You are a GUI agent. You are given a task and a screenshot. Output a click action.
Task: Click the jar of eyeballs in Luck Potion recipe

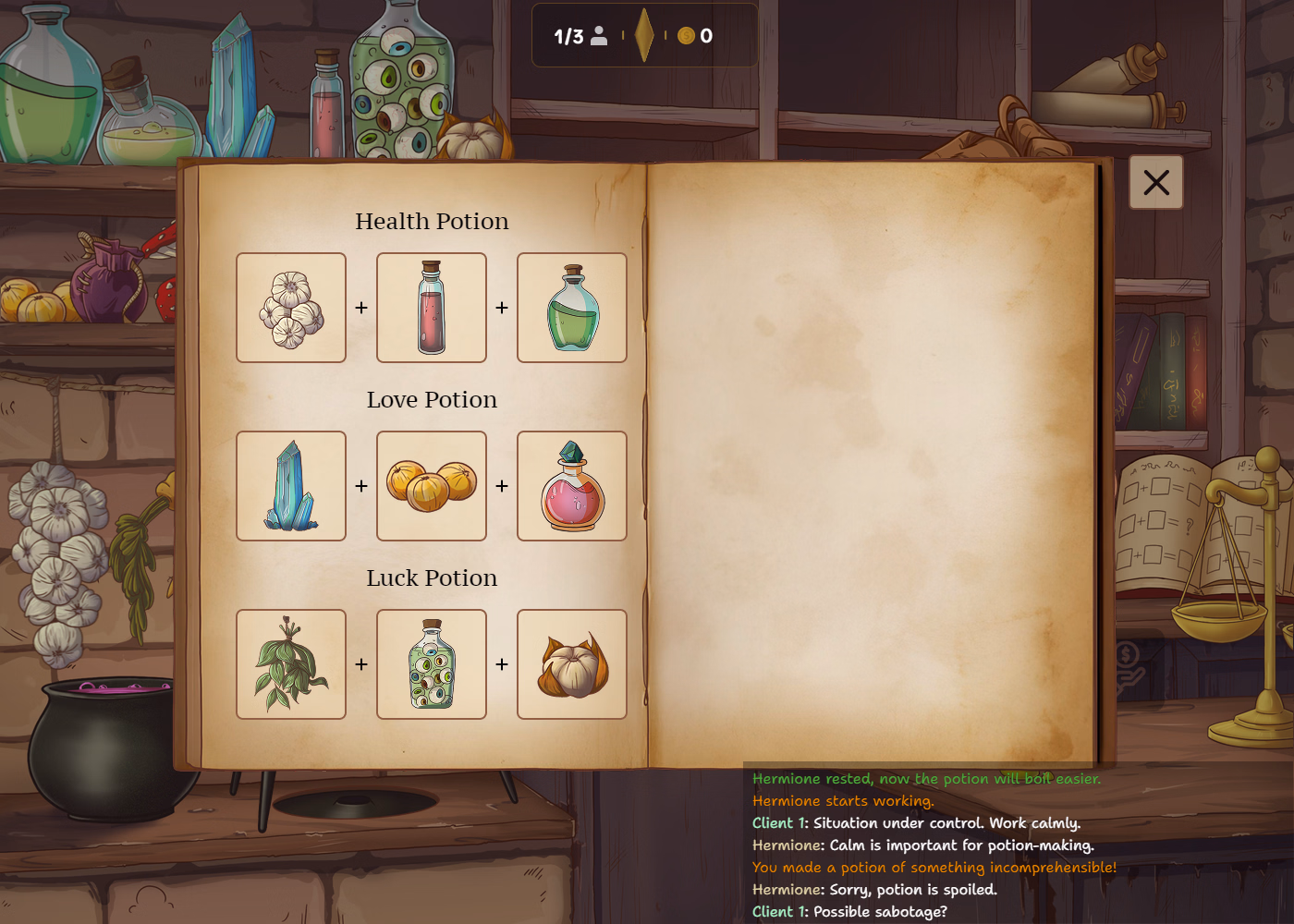(x=431, y=663)
